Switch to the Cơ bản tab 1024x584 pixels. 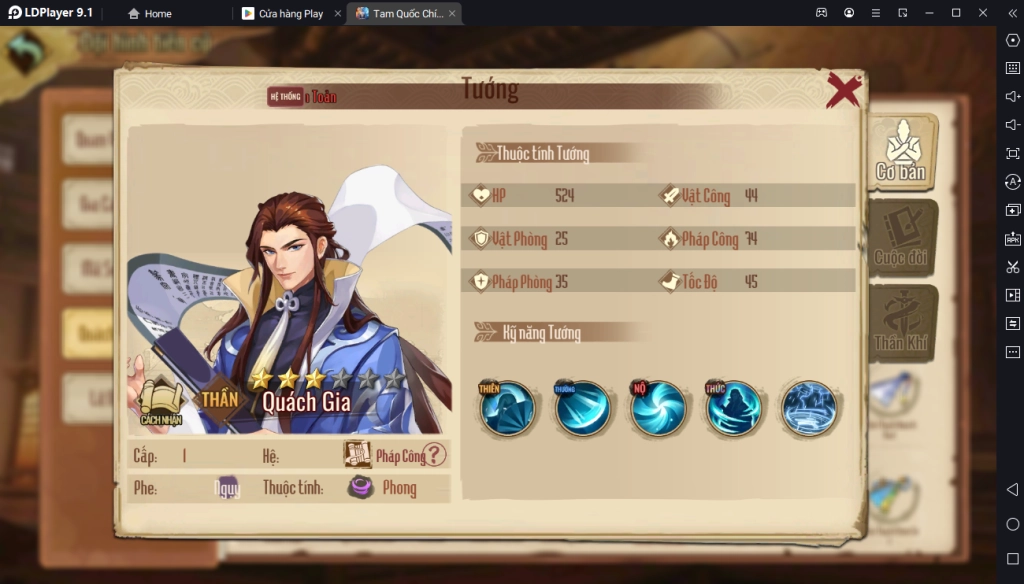pos(901,152)
